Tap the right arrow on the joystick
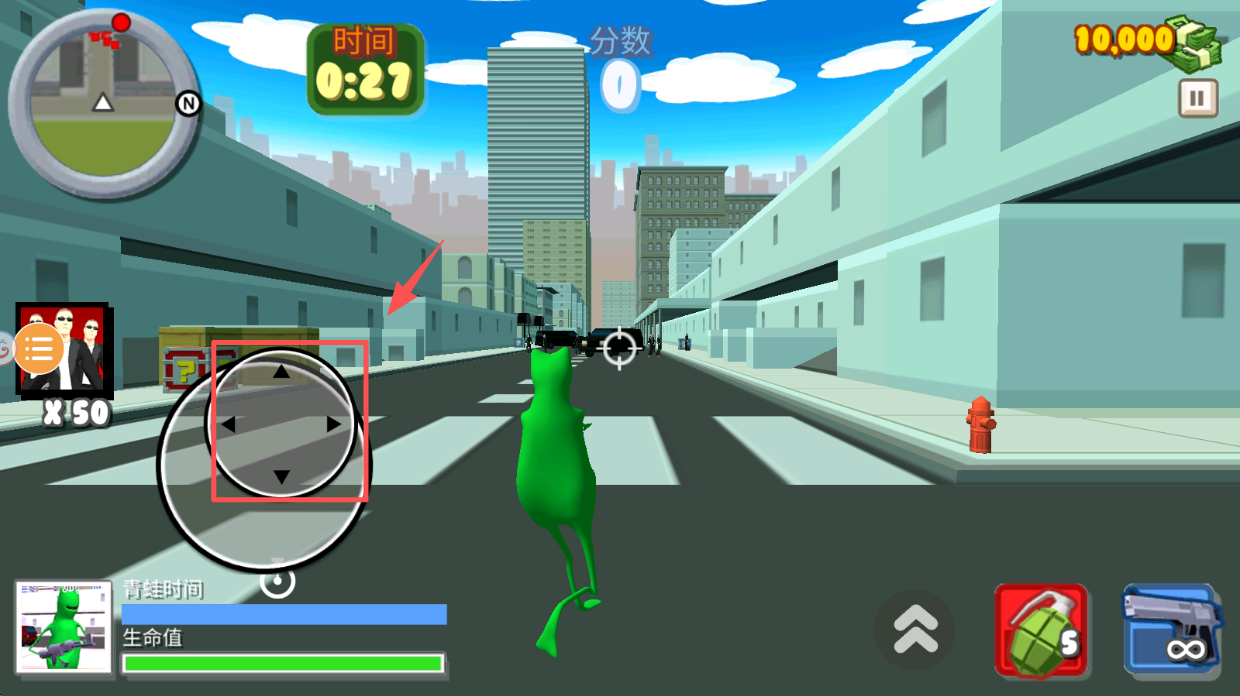Image resolution: width=1240 pixels, height=696 pixels. pyautogui.click(x=334, y=424)
